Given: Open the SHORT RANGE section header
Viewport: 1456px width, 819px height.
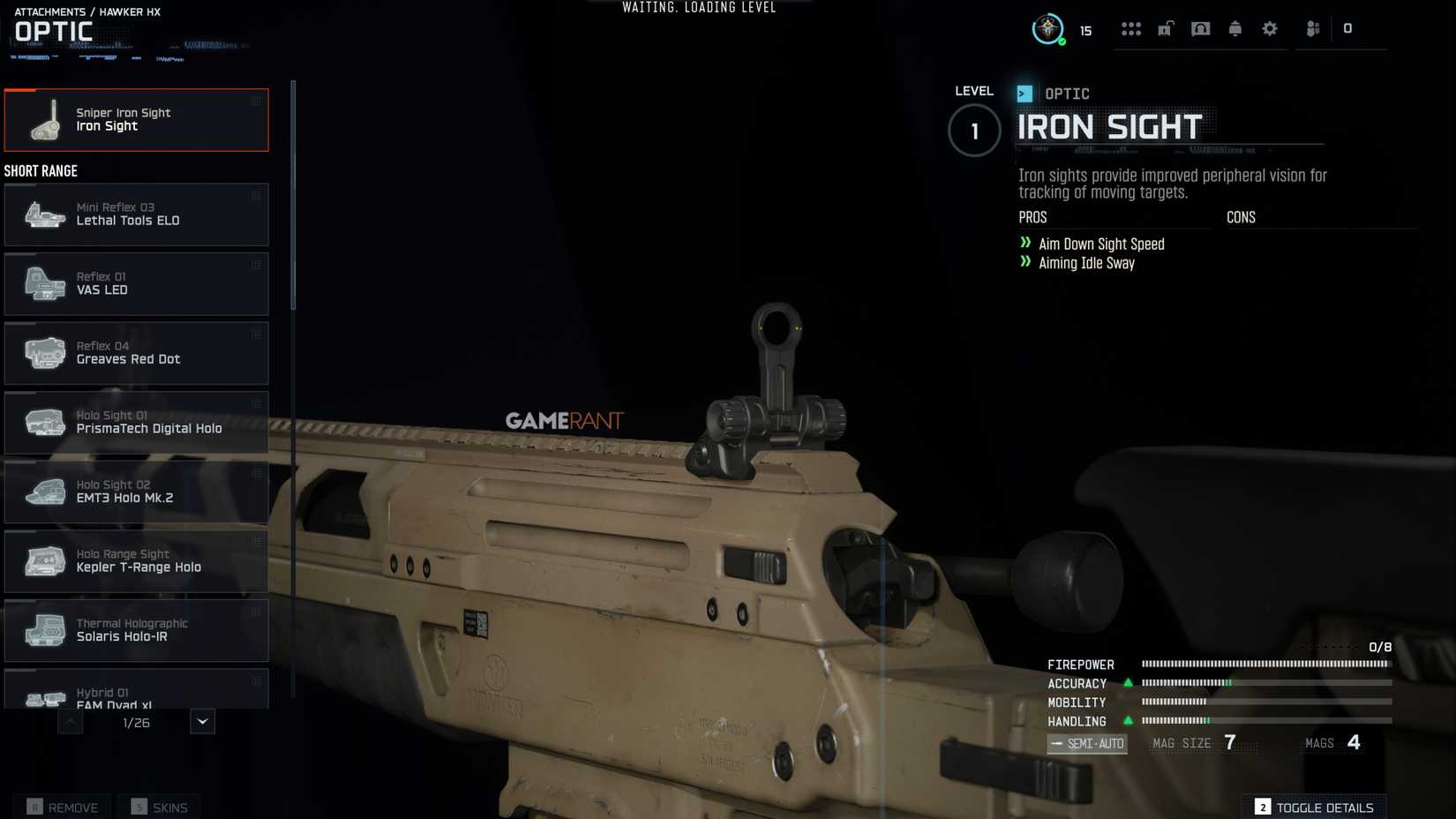Looking at the screenshot, I should point(41,170).
